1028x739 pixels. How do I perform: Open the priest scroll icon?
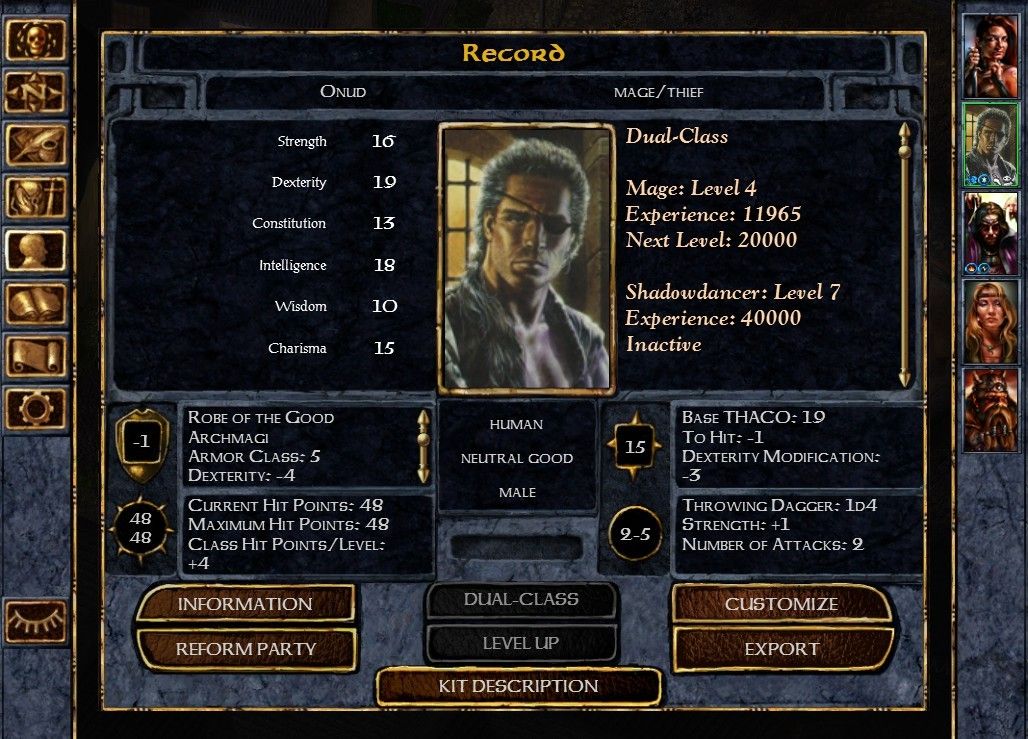click(x=36, y=356)
